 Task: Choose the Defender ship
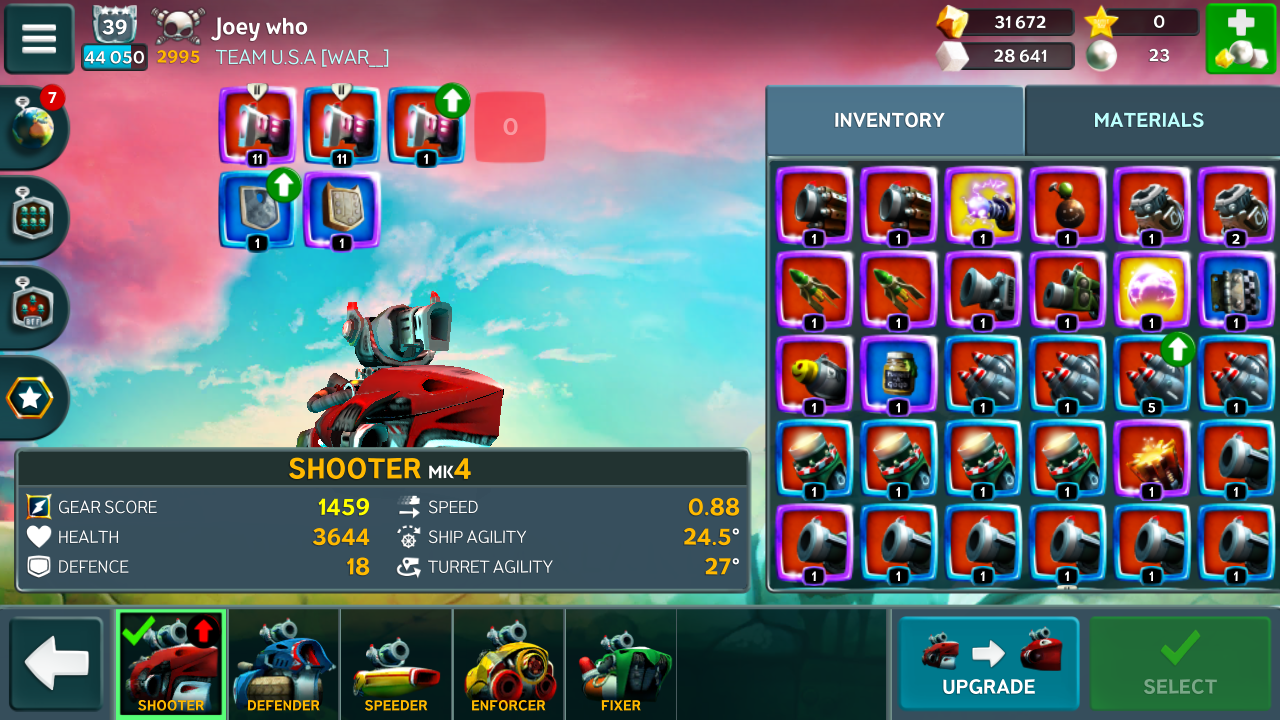pyautogui.click(x=283, y=664)
